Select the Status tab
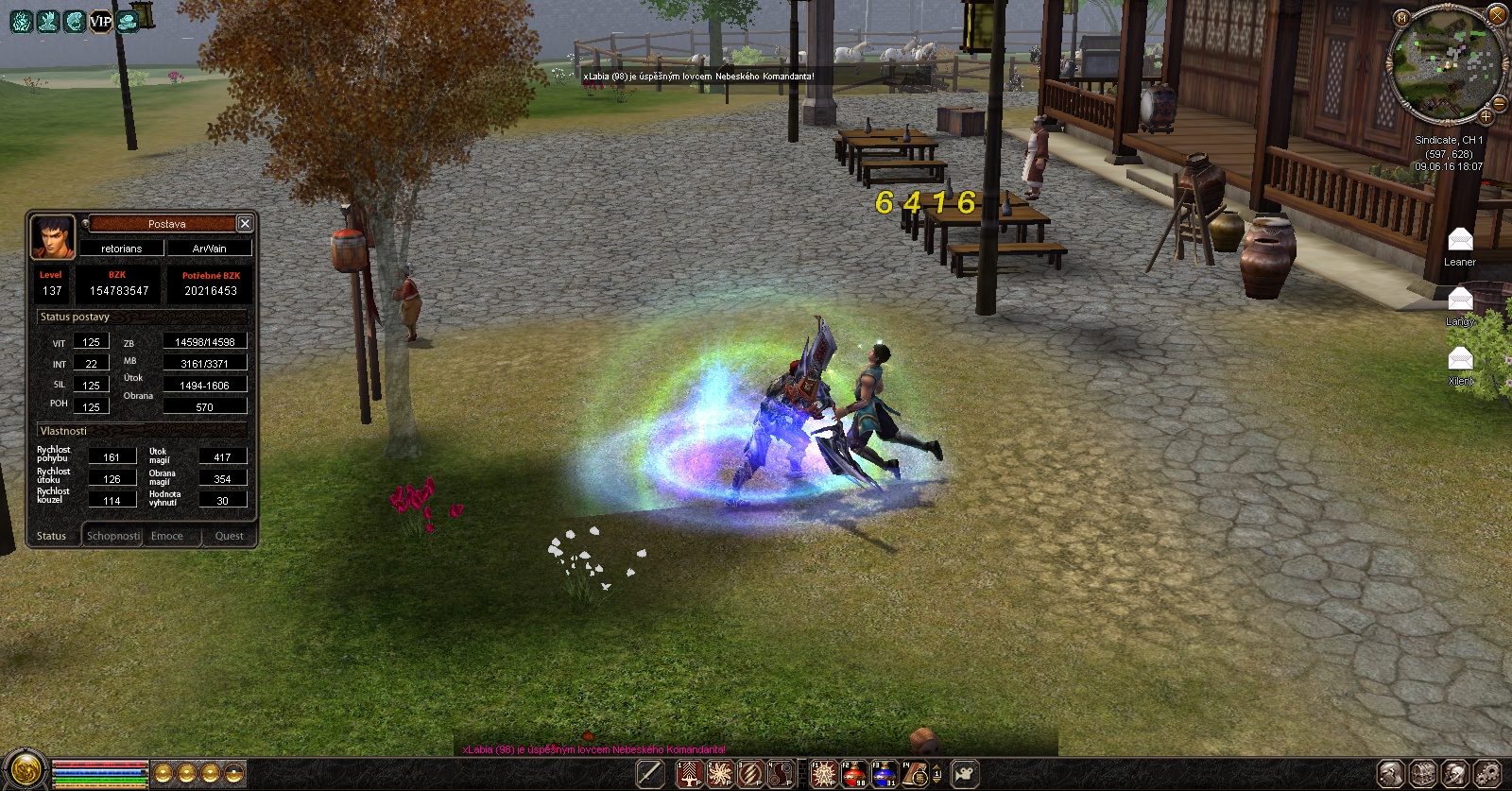 pos(52,536)
